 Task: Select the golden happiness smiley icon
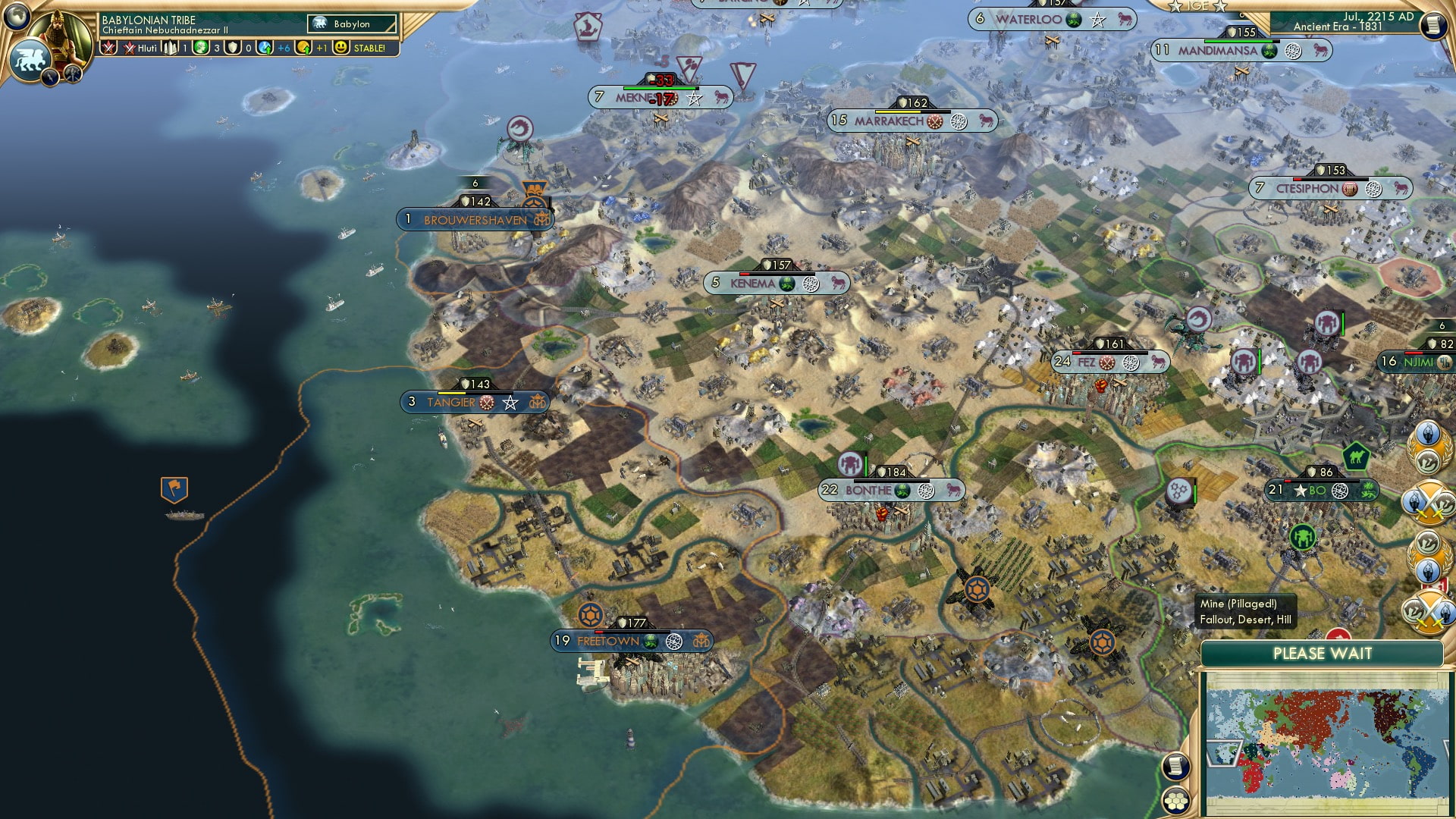[340, 48]
